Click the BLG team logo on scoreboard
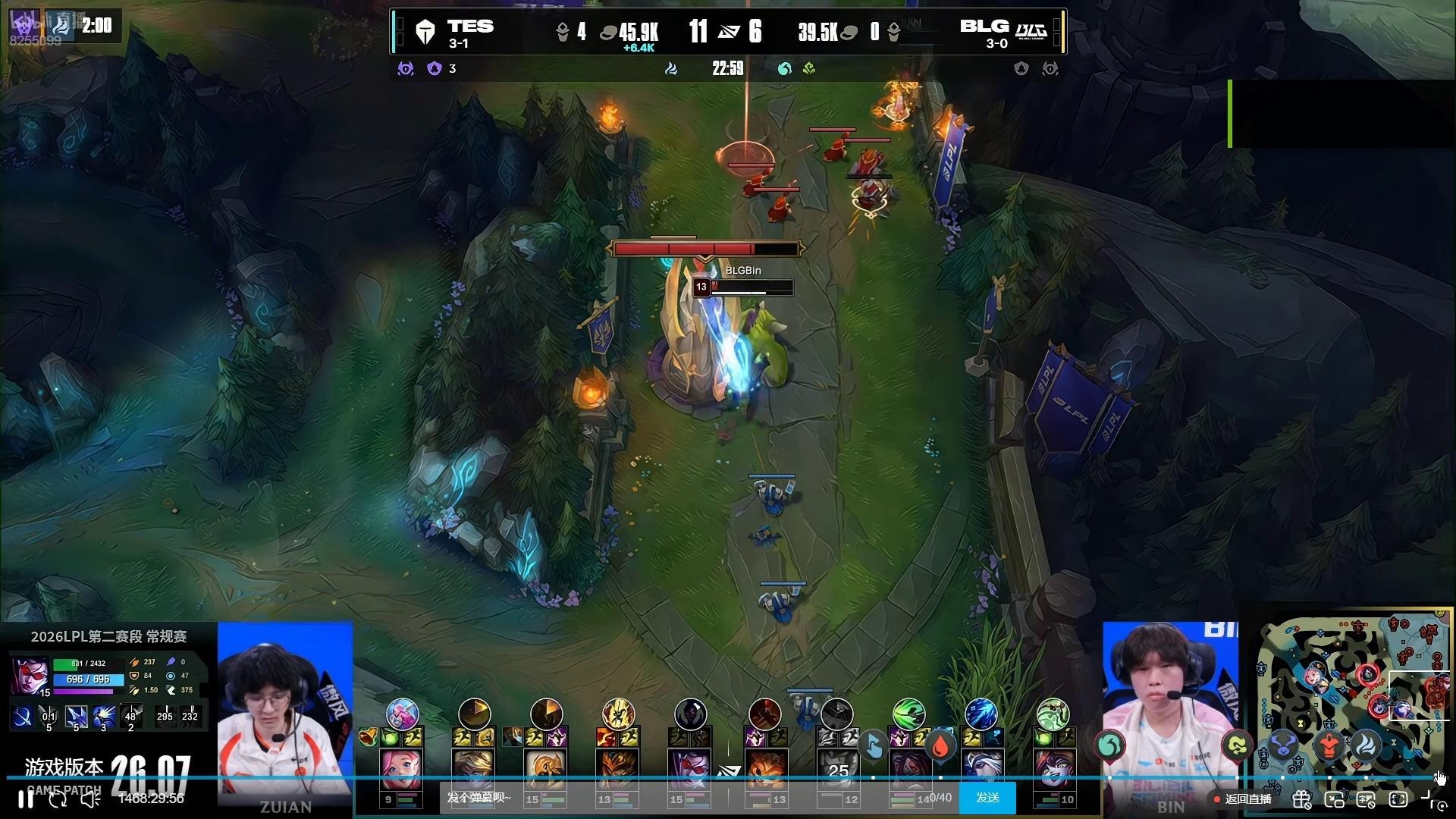The height and width of the screenshot is (819, 1456). [x=1031, y=32]
